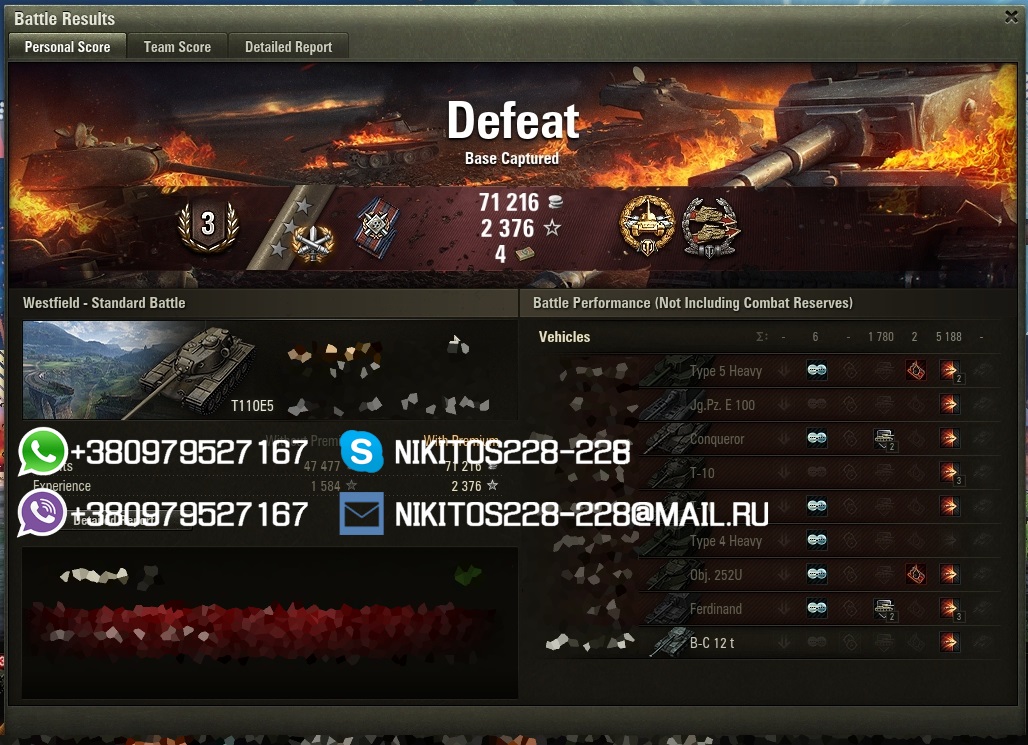Screen dimensions: 1028x745
Task: Choose the Conqueror vehicle row
Action: 716,439
